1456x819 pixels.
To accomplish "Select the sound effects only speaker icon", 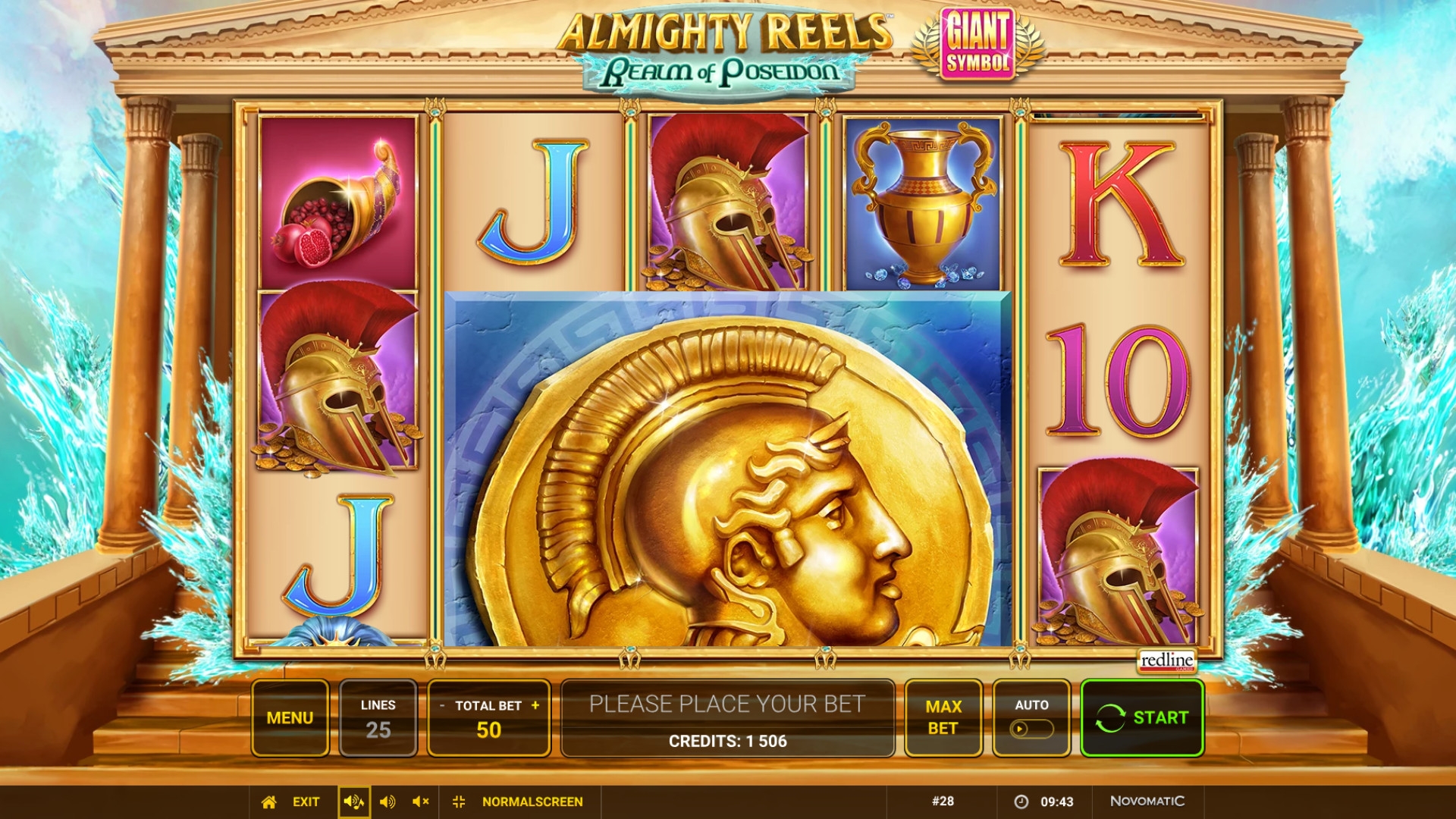I will pyautogui.click(x=388, y=802).
